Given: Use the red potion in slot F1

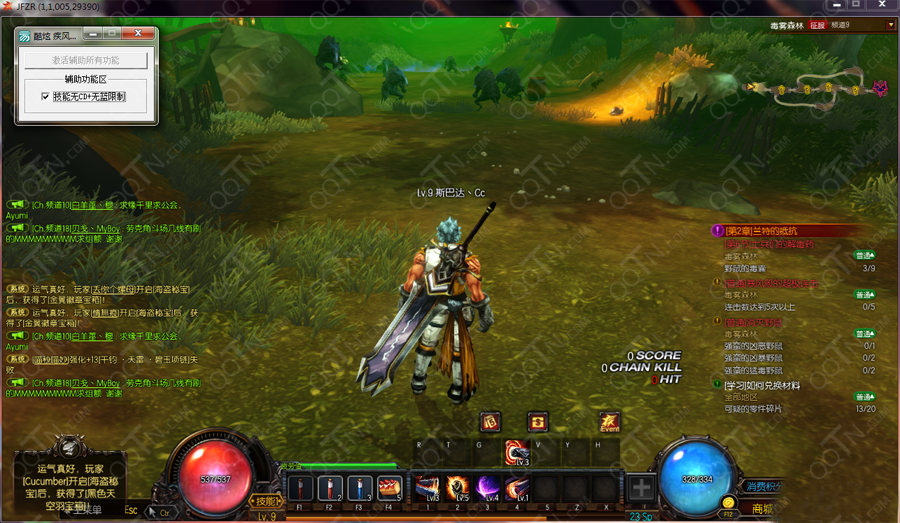Looking at the screenshot, I should [301, 488].
